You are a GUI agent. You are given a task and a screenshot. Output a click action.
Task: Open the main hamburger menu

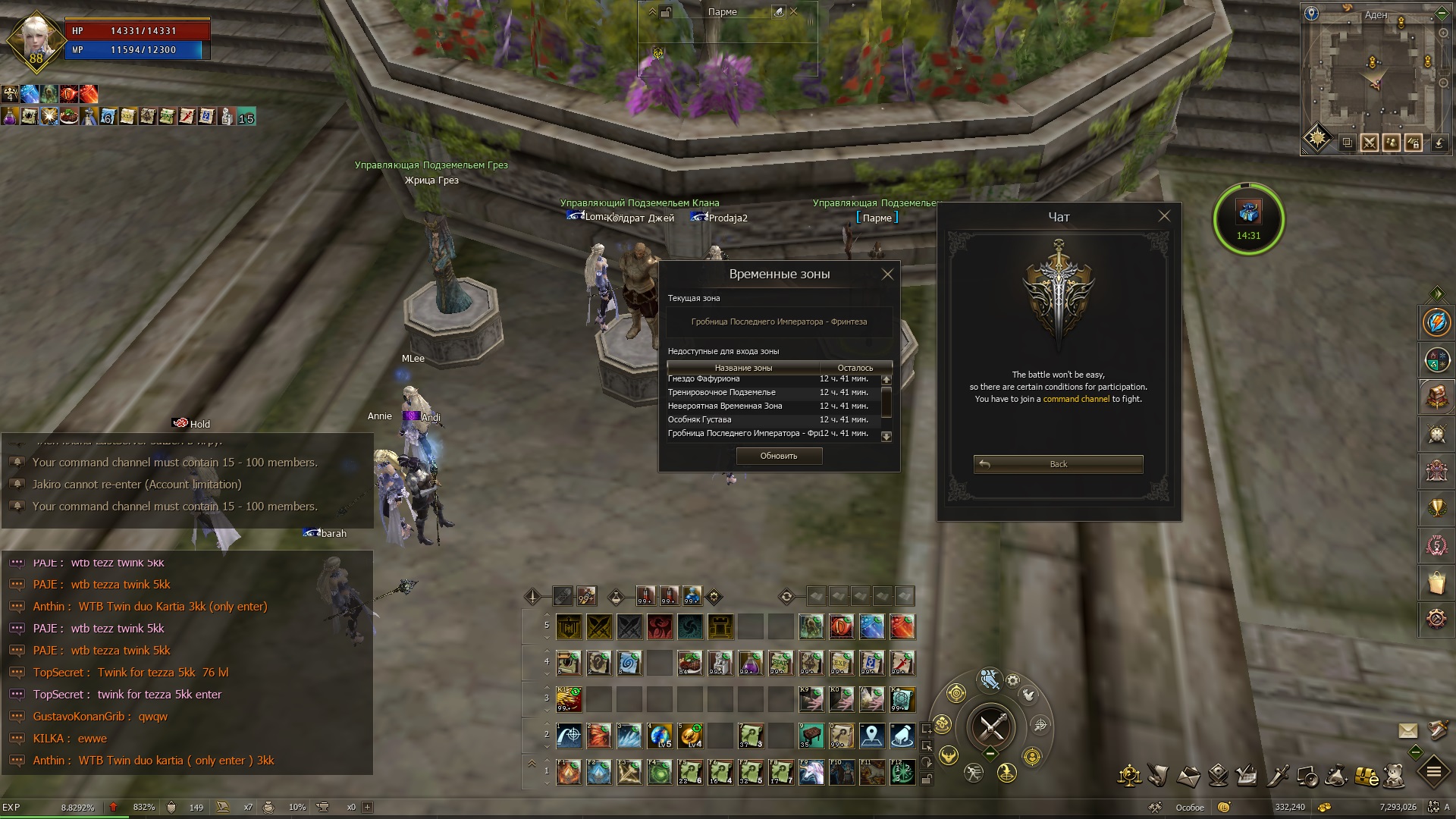(1433, 773)
